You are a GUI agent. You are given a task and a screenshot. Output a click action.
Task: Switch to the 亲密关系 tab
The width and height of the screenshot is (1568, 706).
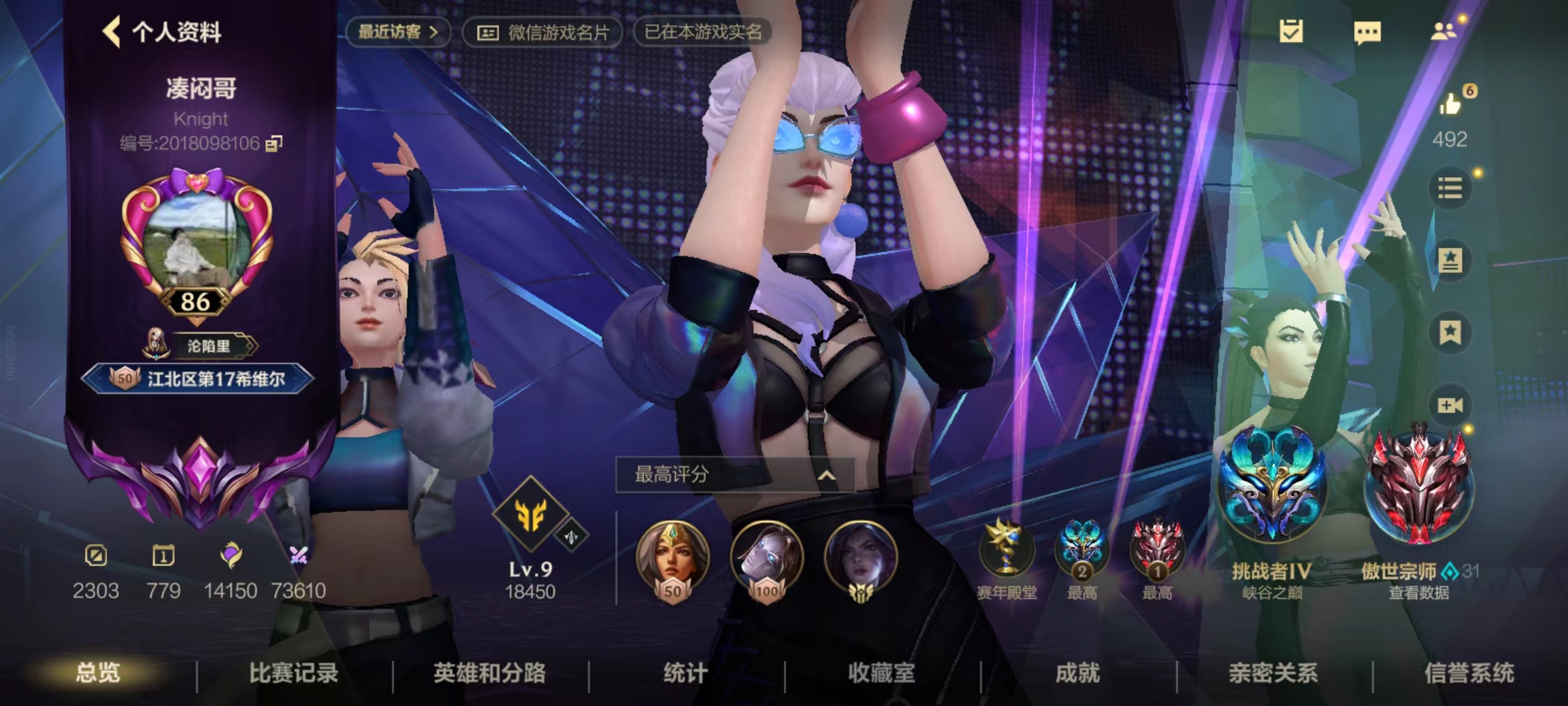point(1273,673)
